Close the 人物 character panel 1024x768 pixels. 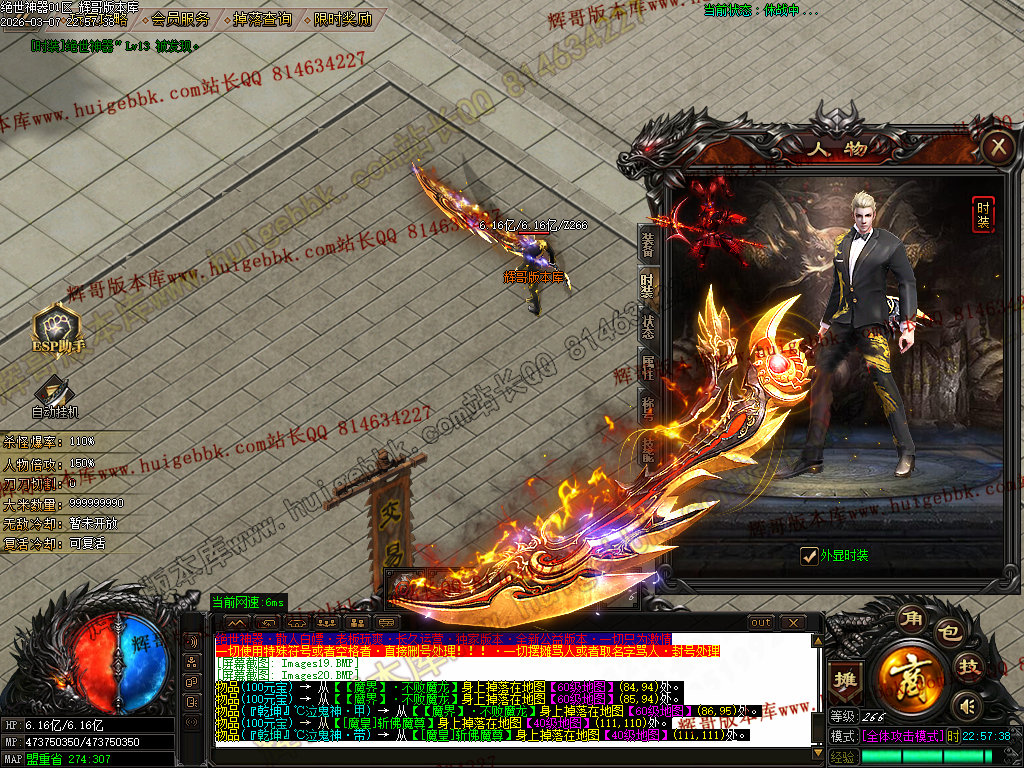click(x=997, y=148)
